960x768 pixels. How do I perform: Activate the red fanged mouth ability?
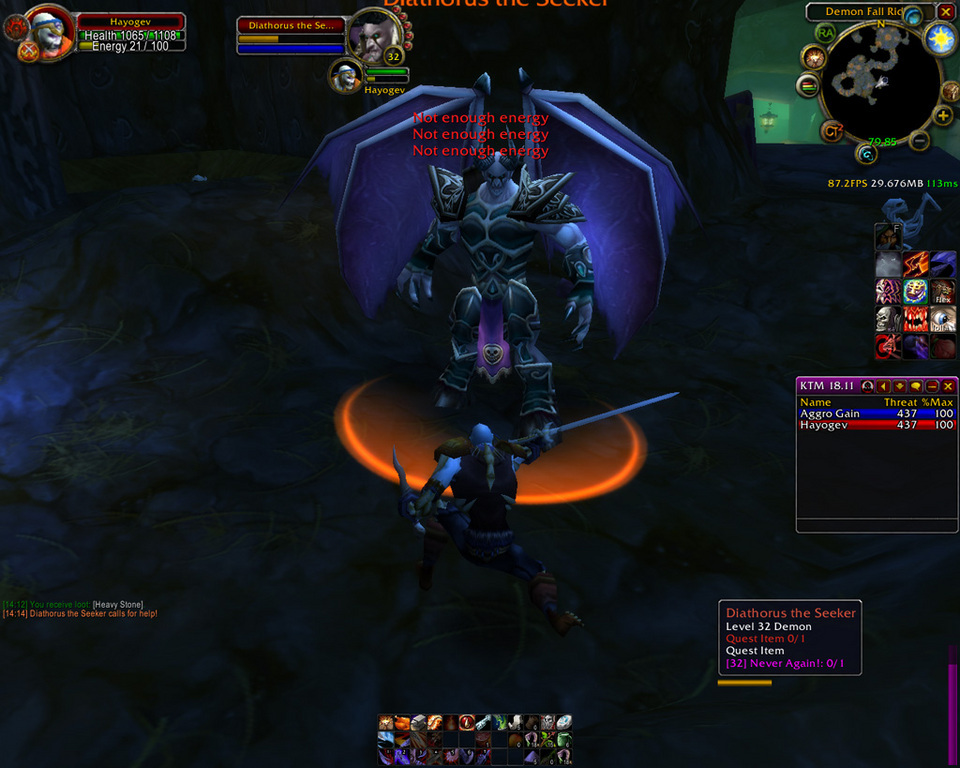click(916, 319)
